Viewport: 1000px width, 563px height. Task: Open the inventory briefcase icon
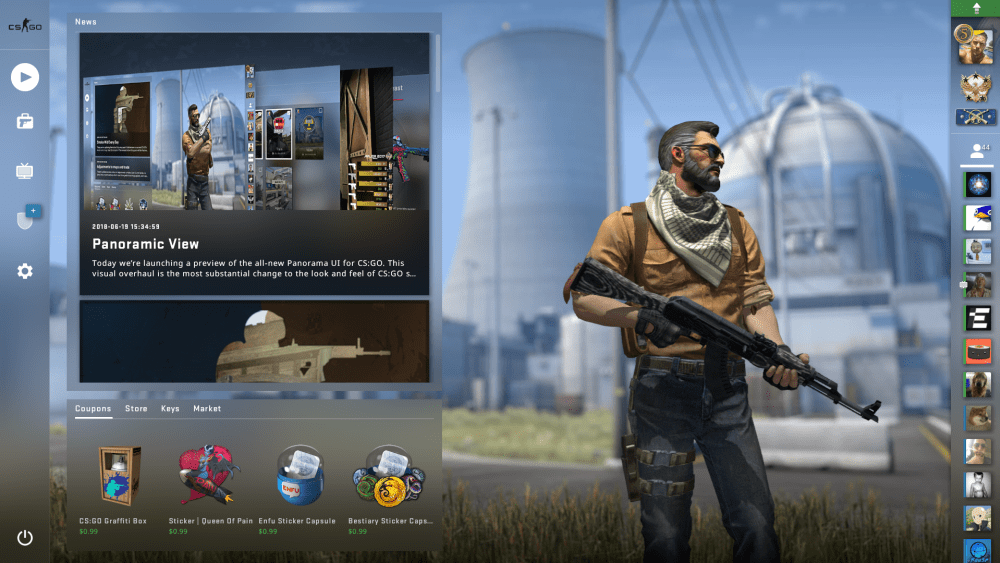click(25, 122)
